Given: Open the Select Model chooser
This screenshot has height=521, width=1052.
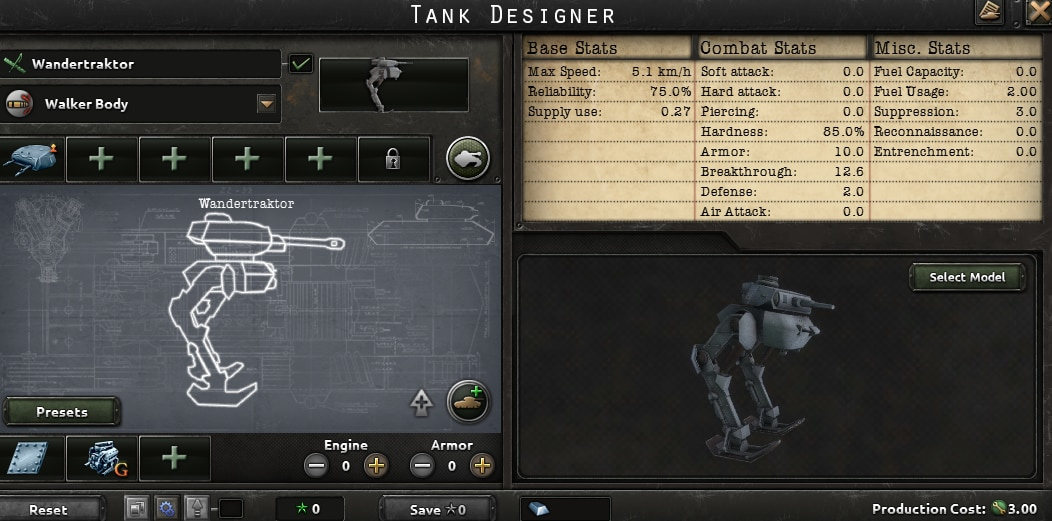Looking at the screenshot, I should [x=967, y=277].
